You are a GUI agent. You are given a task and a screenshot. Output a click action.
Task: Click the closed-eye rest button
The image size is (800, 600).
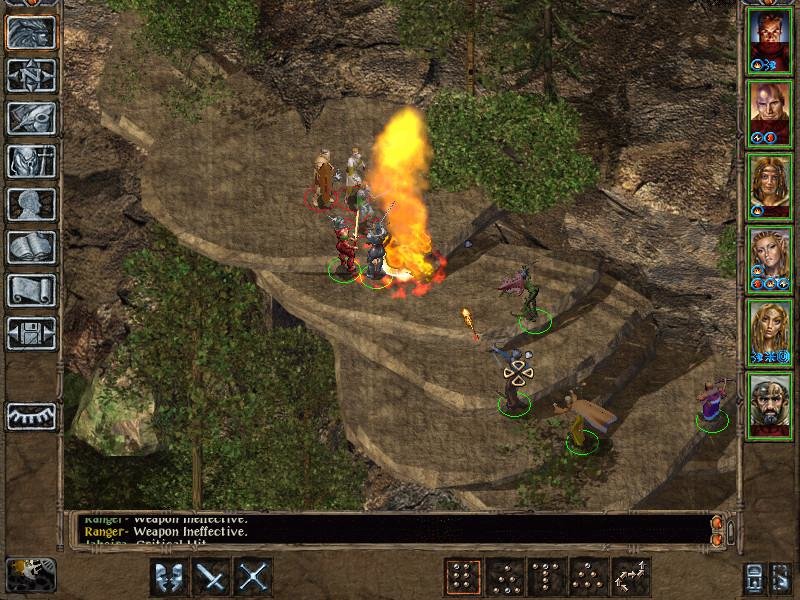pos(31,416)
